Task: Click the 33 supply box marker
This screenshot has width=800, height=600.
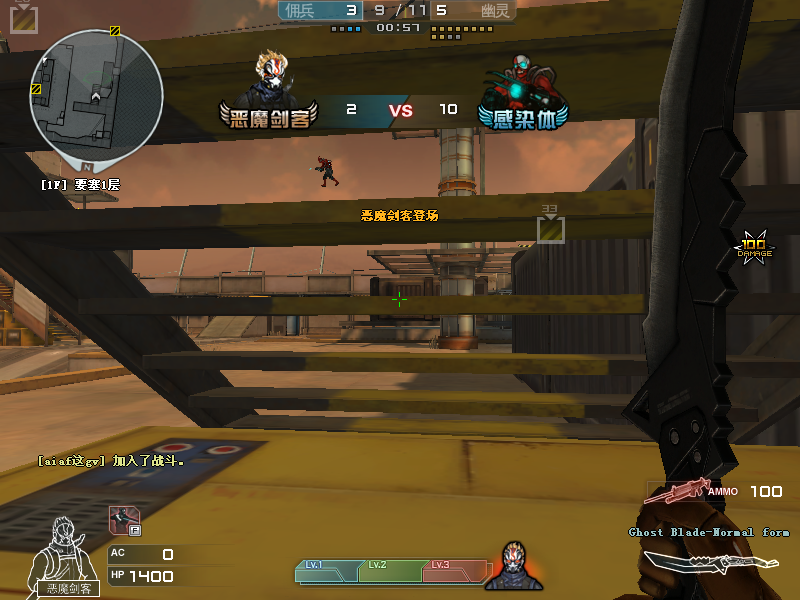Action: (551, 229)
